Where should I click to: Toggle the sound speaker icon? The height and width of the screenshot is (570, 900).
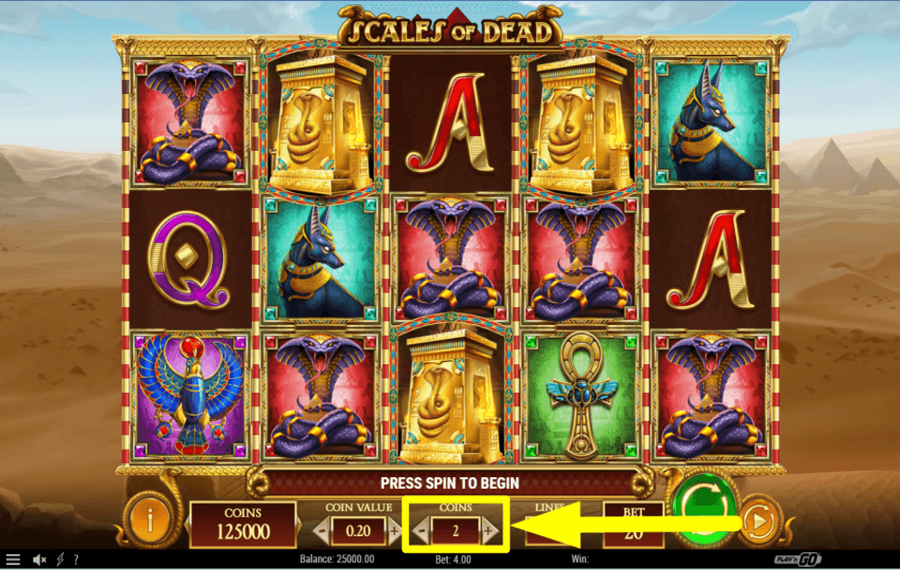(41, 560)
